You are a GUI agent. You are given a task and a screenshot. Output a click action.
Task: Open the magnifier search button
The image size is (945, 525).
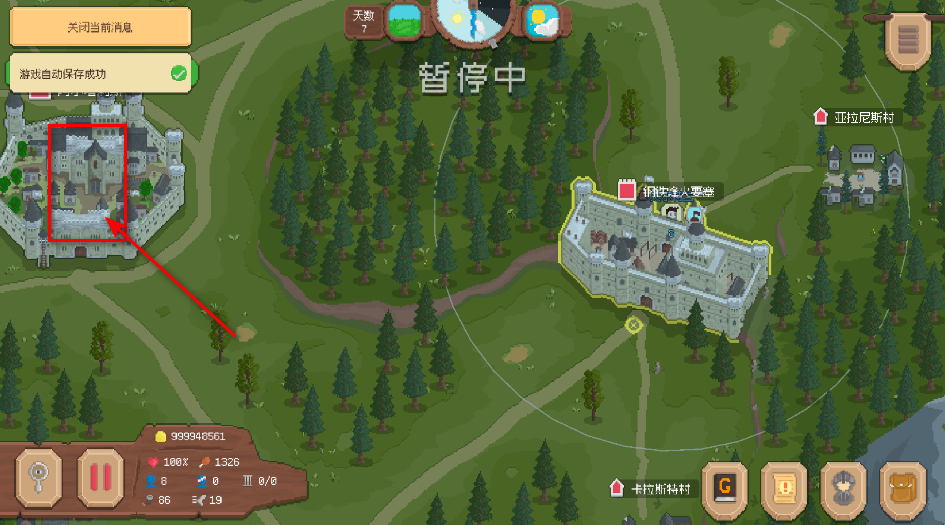[40, 475]
